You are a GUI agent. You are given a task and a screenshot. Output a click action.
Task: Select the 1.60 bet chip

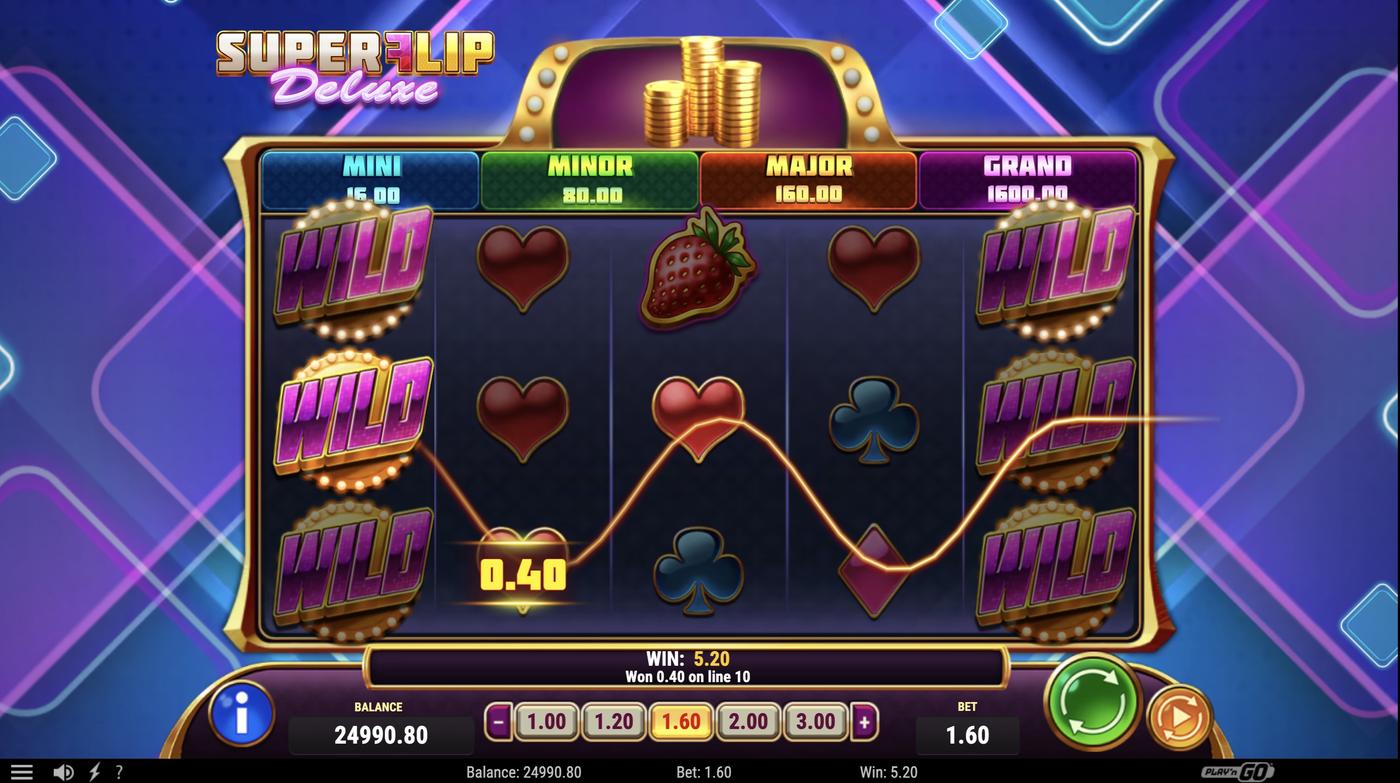click(x=681, y=719)
